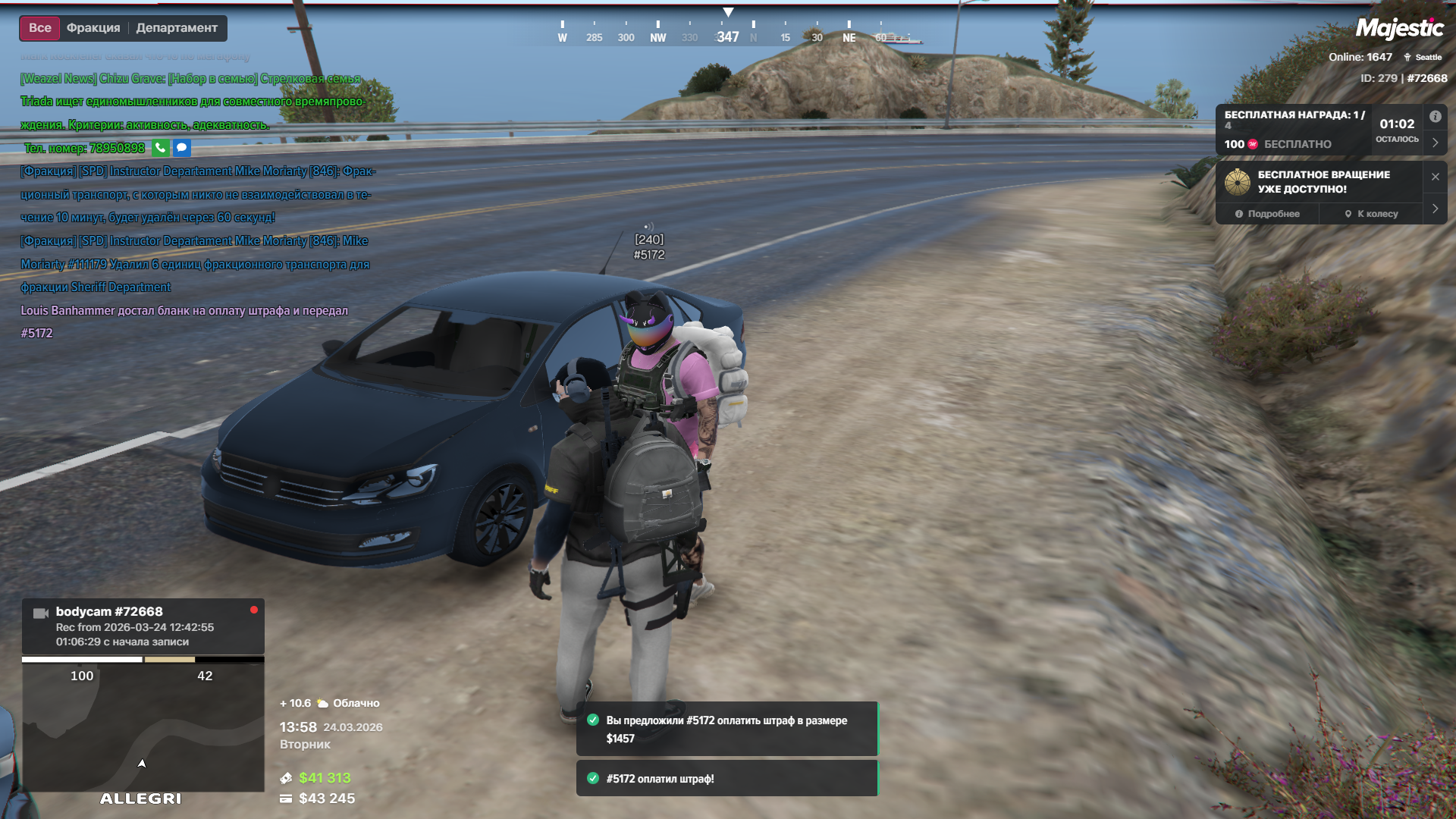Screen dimensions: 1456x819
Task: Click the fine offer notification for #5172
Action: 726,729
